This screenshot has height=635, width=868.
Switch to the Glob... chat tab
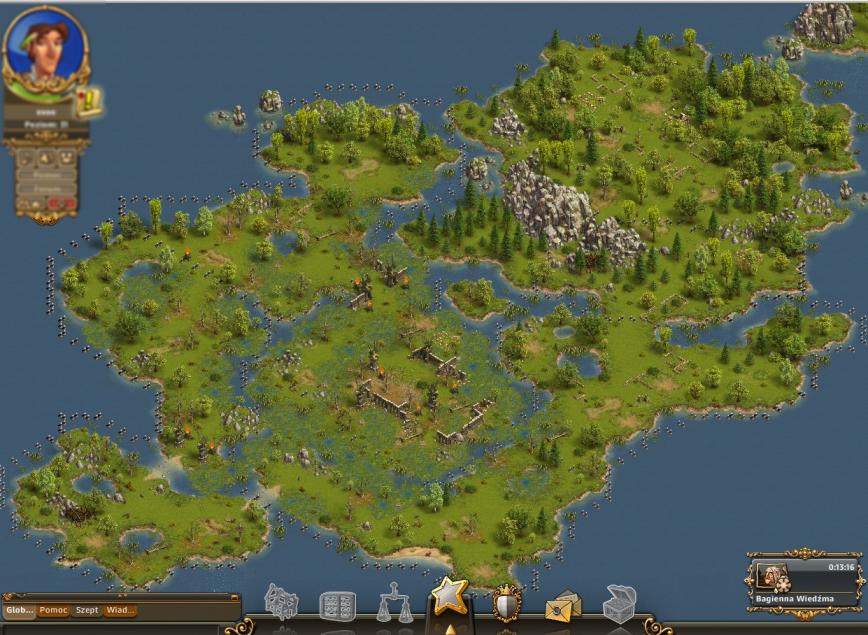pyautogui.click(x=20, y=610)
